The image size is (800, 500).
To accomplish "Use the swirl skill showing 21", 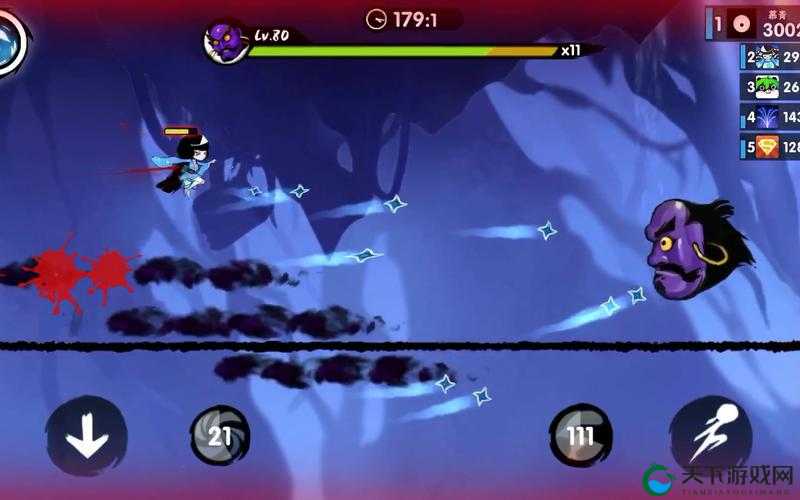I will click(x=219, y=436).
